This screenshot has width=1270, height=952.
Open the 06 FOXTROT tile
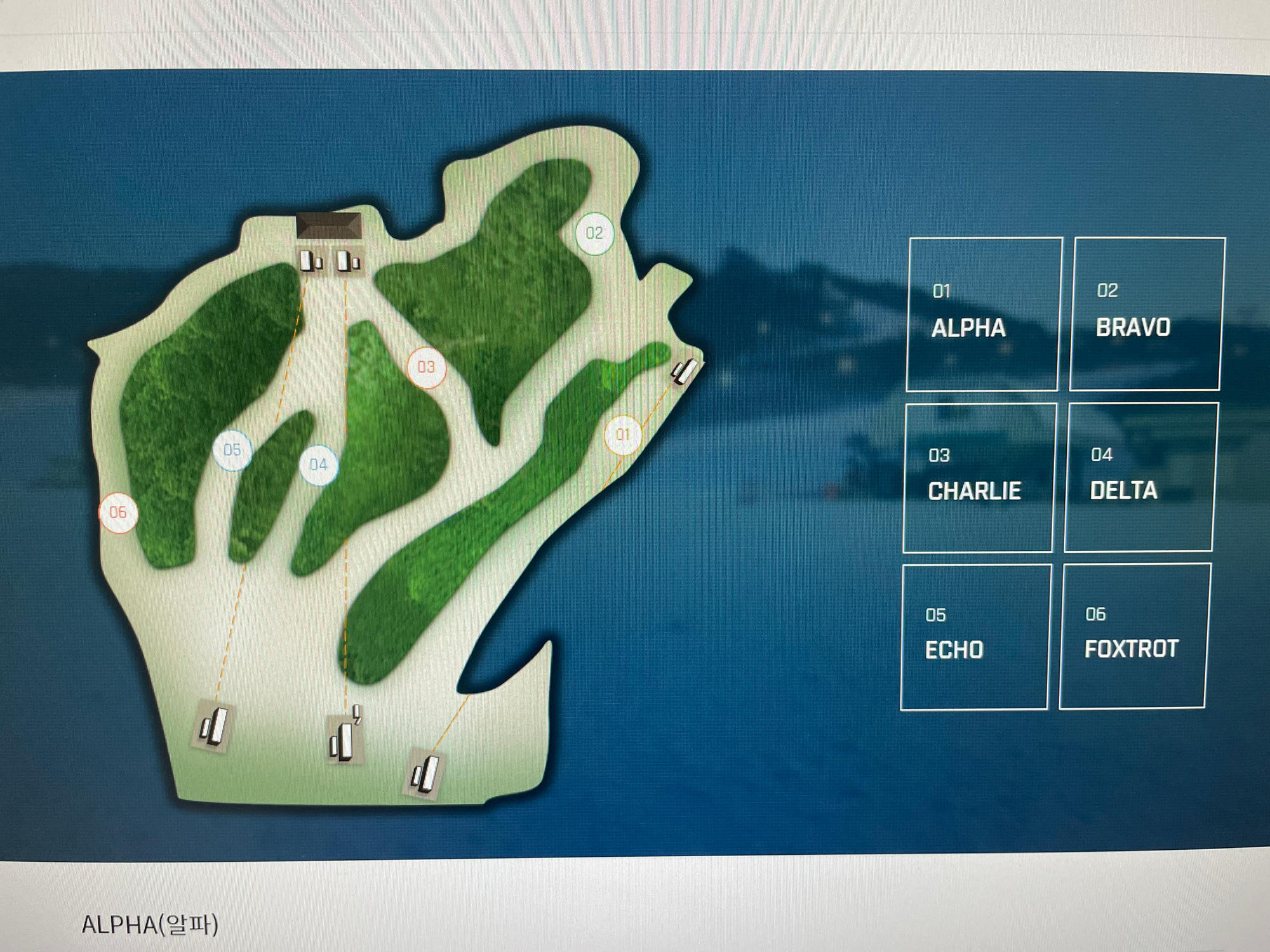coord(1133,635)
